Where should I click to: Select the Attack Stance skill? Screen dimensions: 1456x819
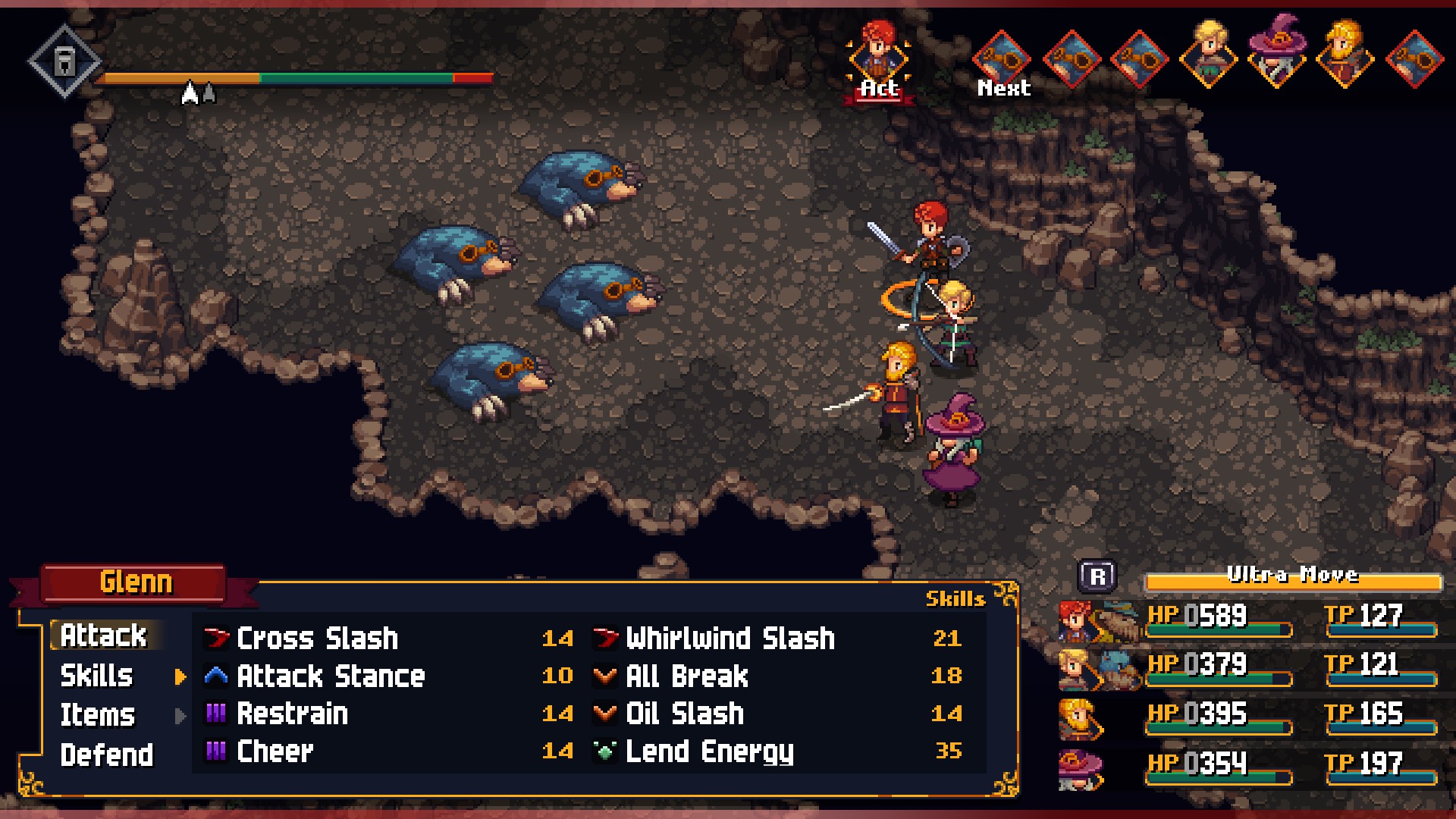[x=331, y=676]
